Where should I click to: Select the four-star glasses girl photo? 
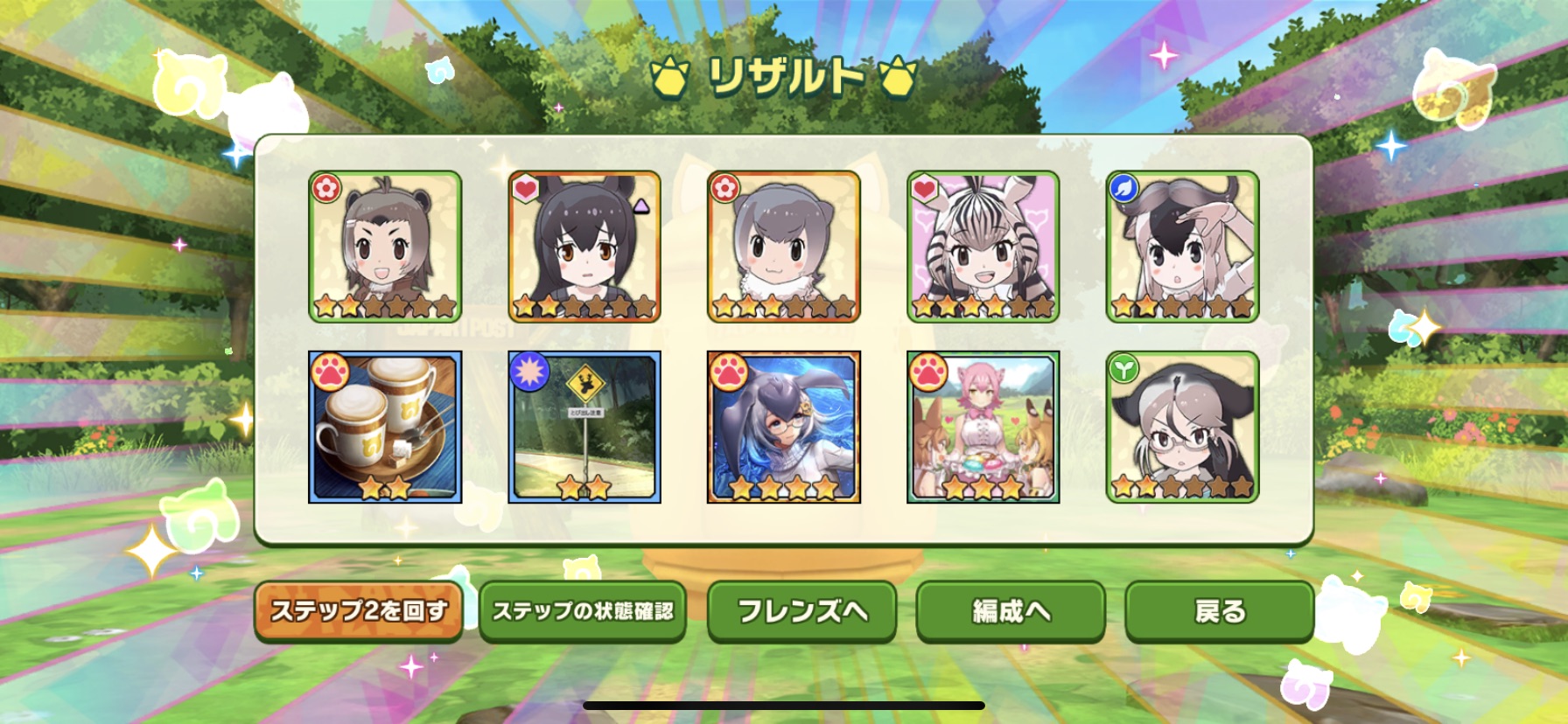(784, 428)
